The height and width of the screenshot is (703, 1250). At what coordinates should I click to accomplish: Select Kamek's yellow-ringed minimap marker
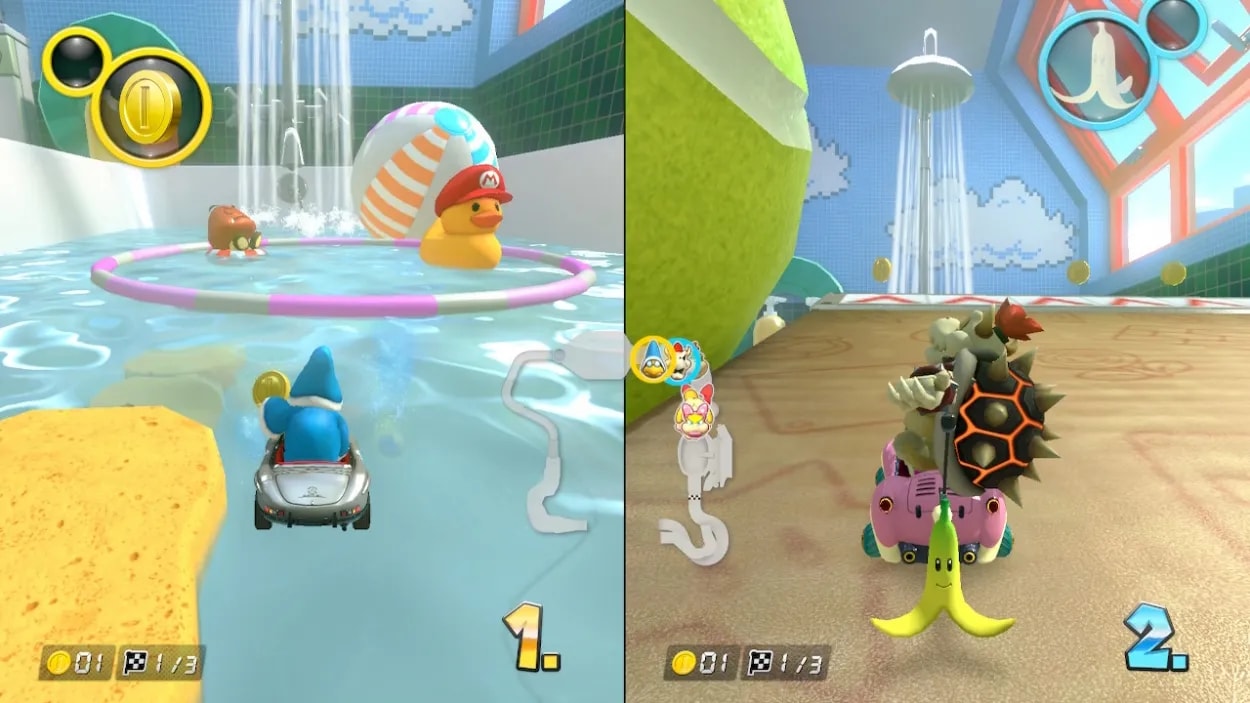pyautogui.click(x=652, y=359)
